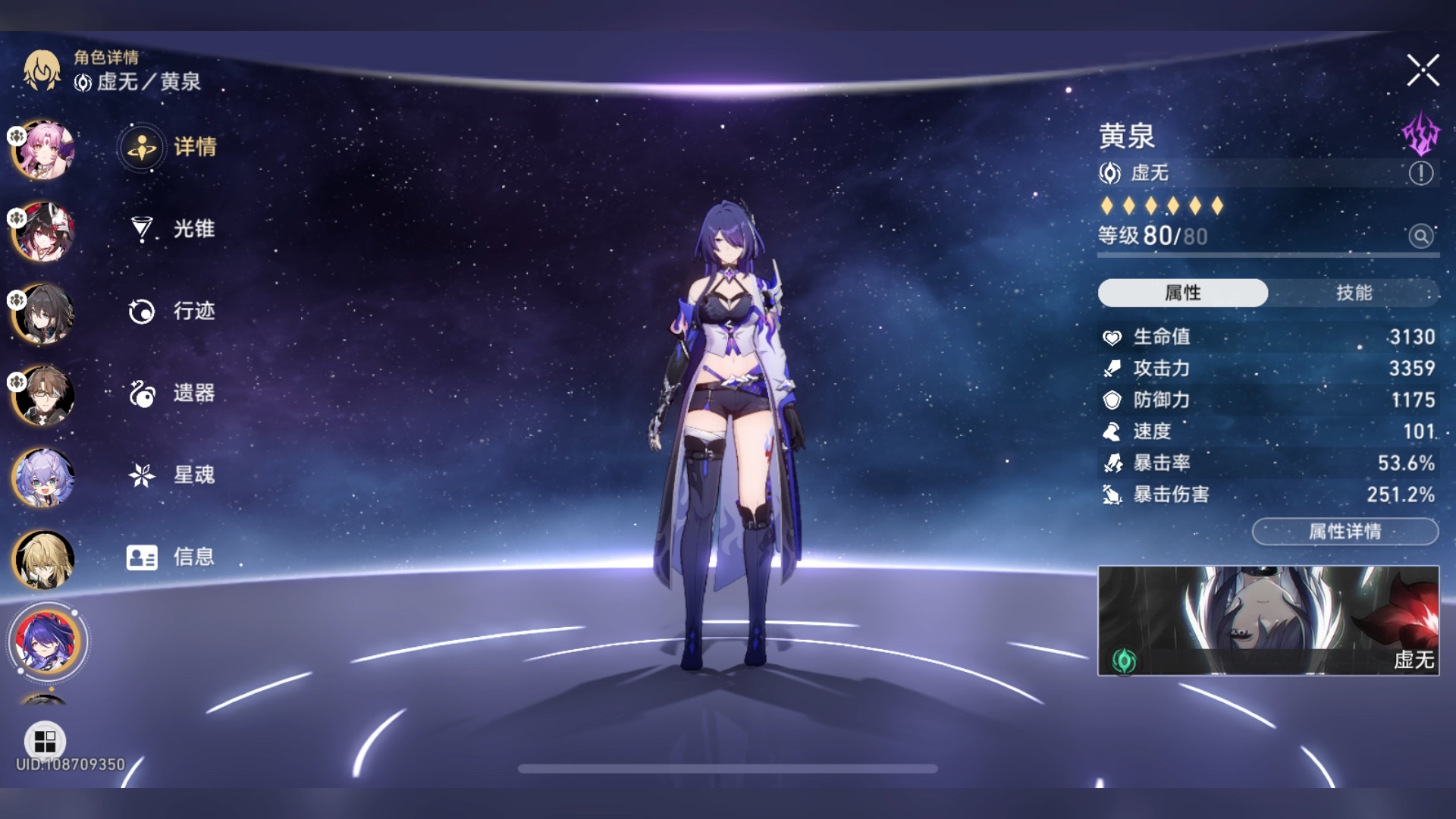Select the dark-haired girl character portrait
Image resolution: width=1456 pixels, height=819 pixels.
[44, 313]
